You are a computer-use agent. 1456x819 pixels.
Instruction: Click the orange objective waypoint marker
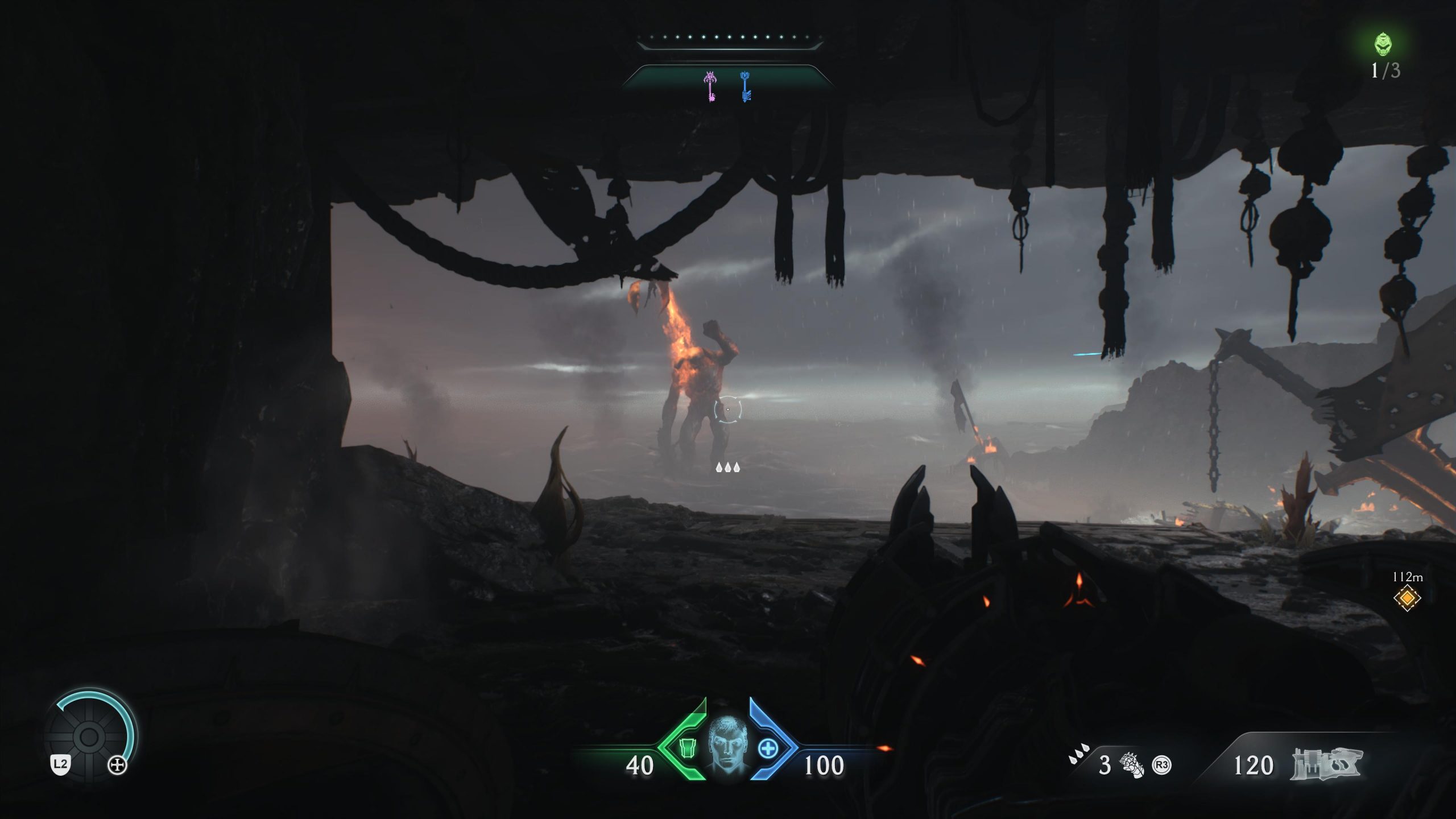[x=1407, y=598]
